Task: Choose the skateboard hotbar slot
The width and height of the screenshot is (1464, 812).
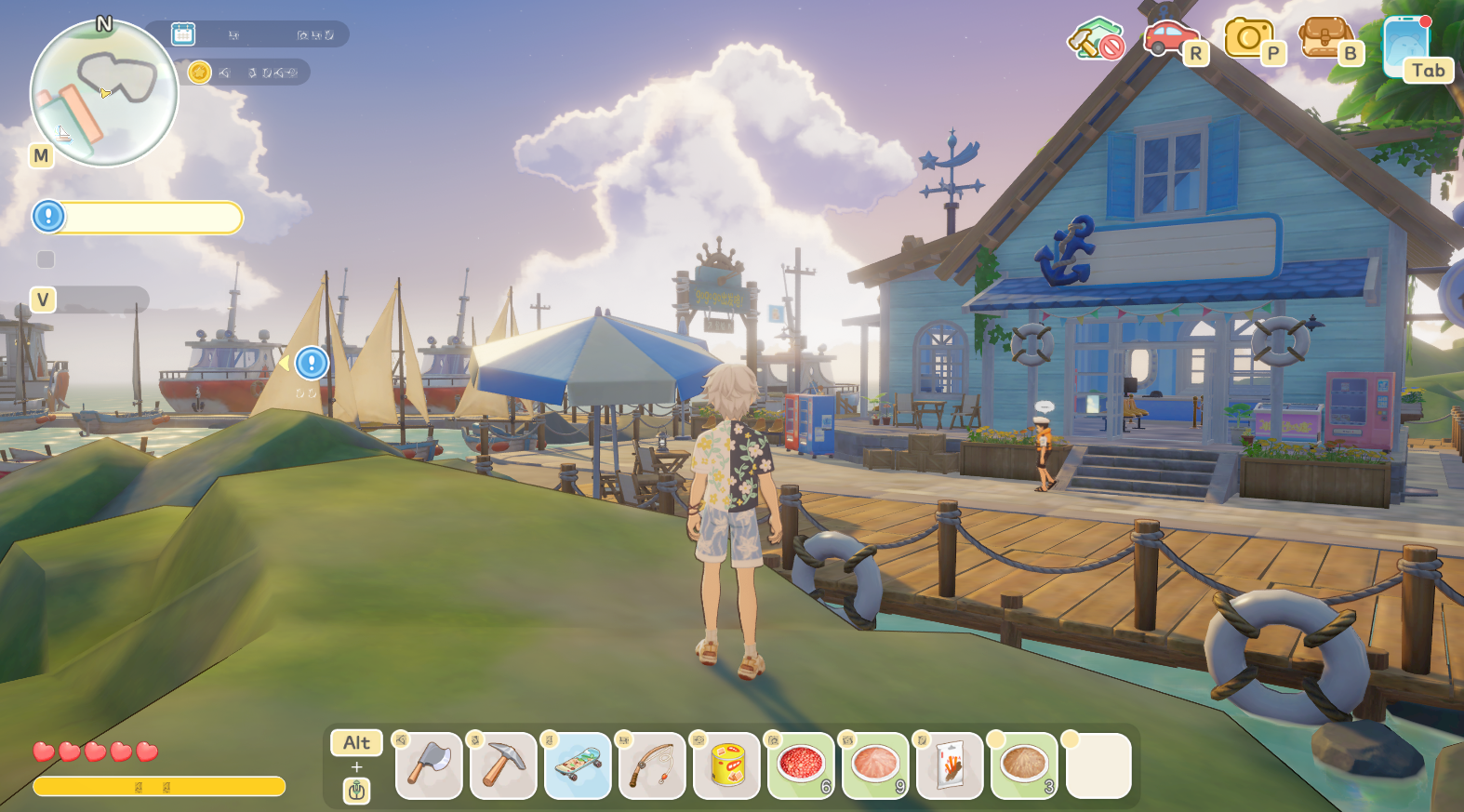Action: pyautogui.click(x=578, y=765)
